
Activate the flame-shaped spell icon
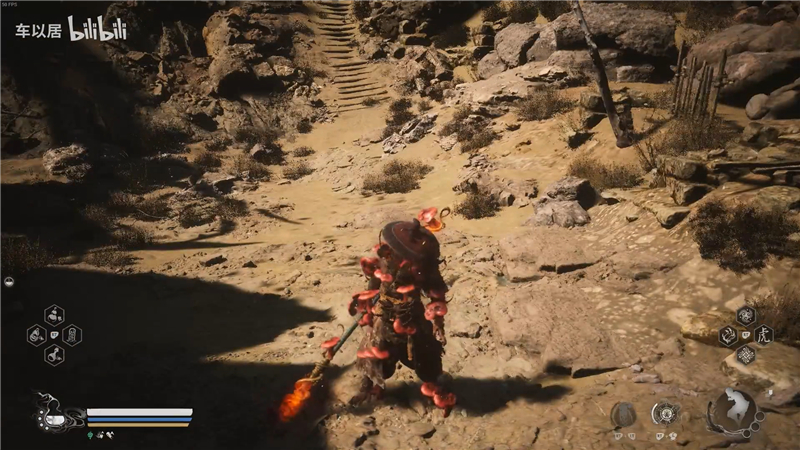click(x=726, y=336)
